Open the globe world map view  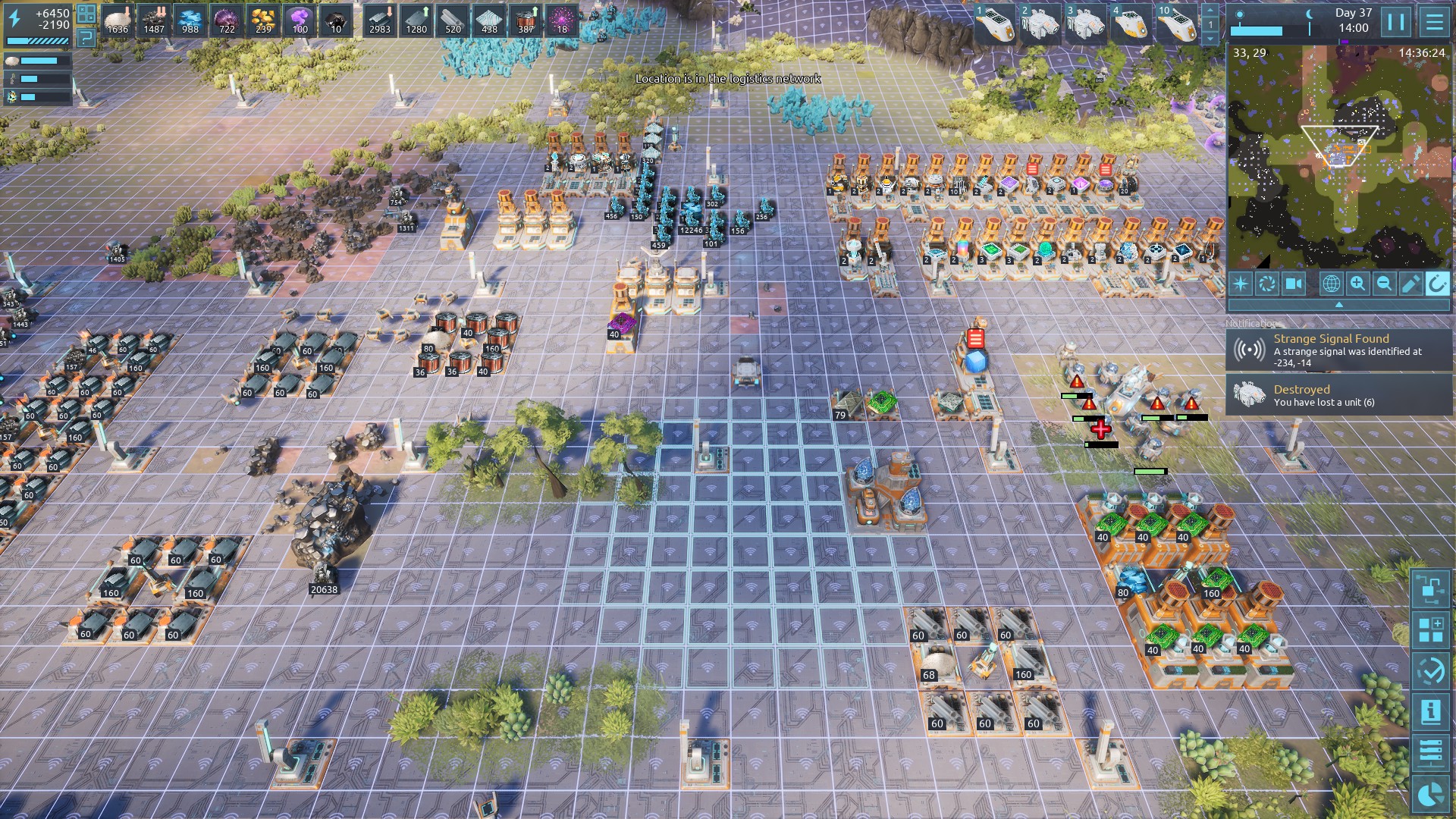(x=1331, y=284)
